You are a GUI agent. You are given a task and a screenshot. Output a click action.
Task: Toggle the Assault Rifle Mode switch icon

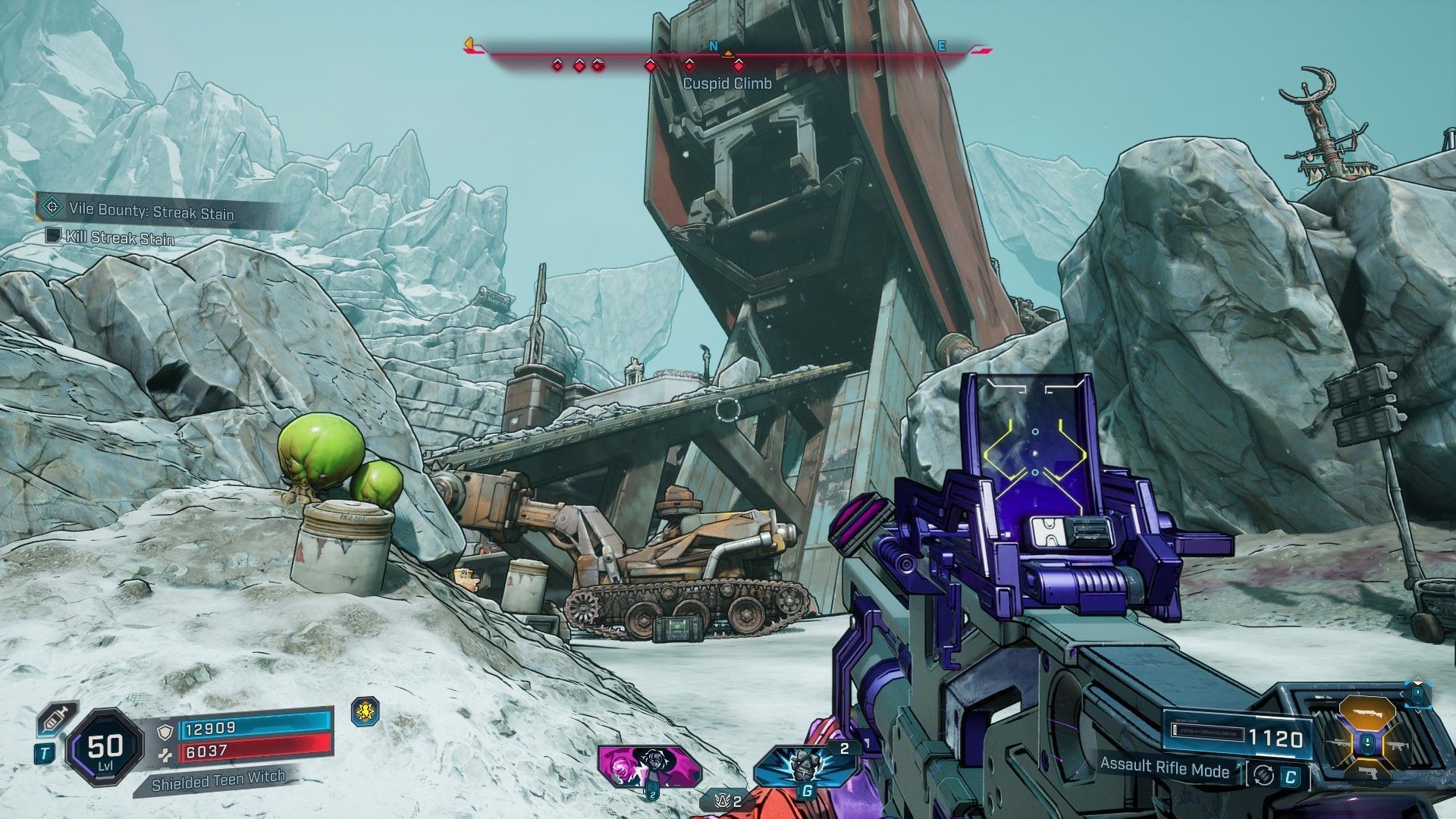click(x=1263, y=776)
